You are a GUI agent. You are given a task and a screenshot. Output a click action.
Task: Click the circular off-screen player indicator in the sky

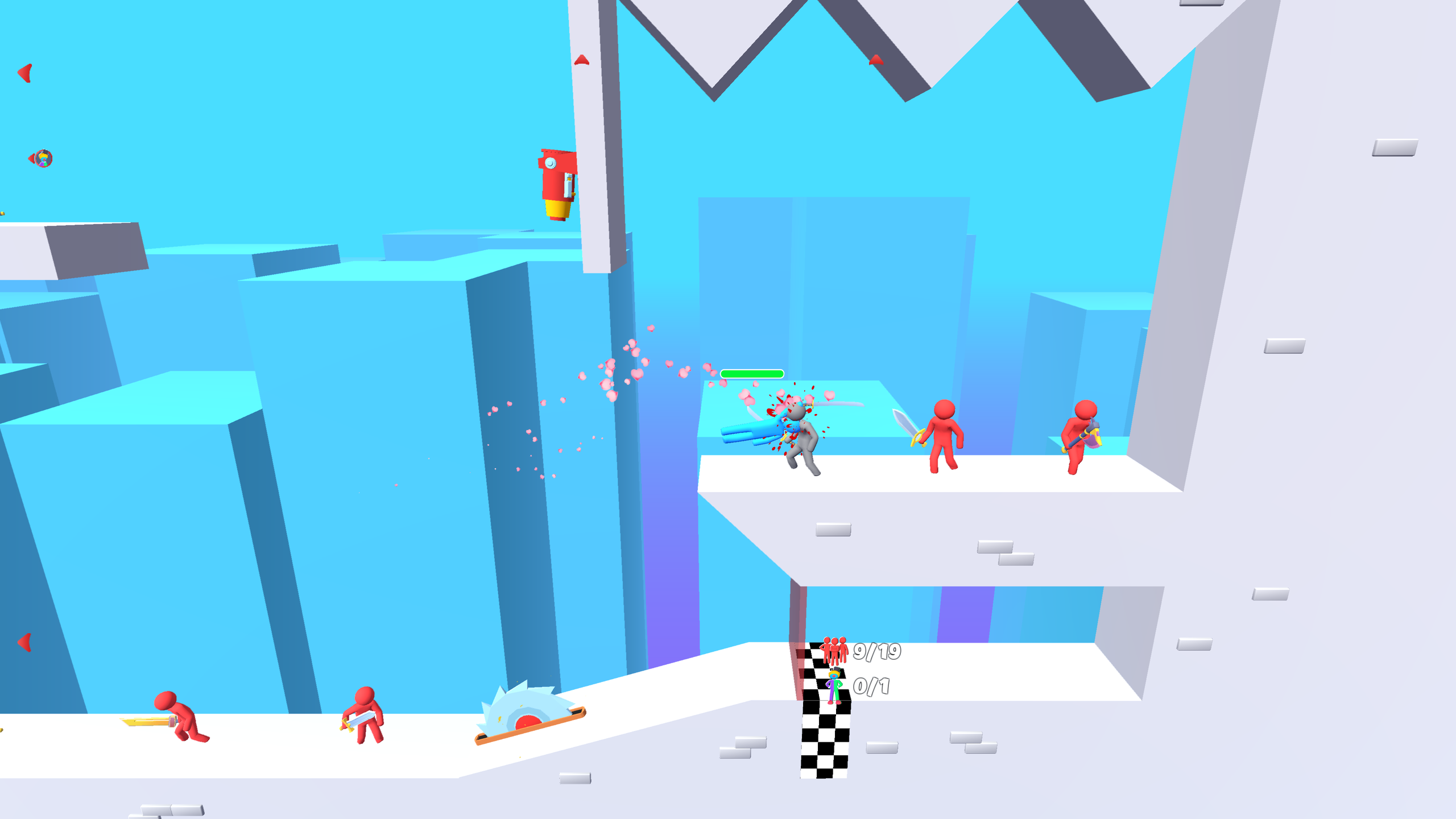point(44,159)
